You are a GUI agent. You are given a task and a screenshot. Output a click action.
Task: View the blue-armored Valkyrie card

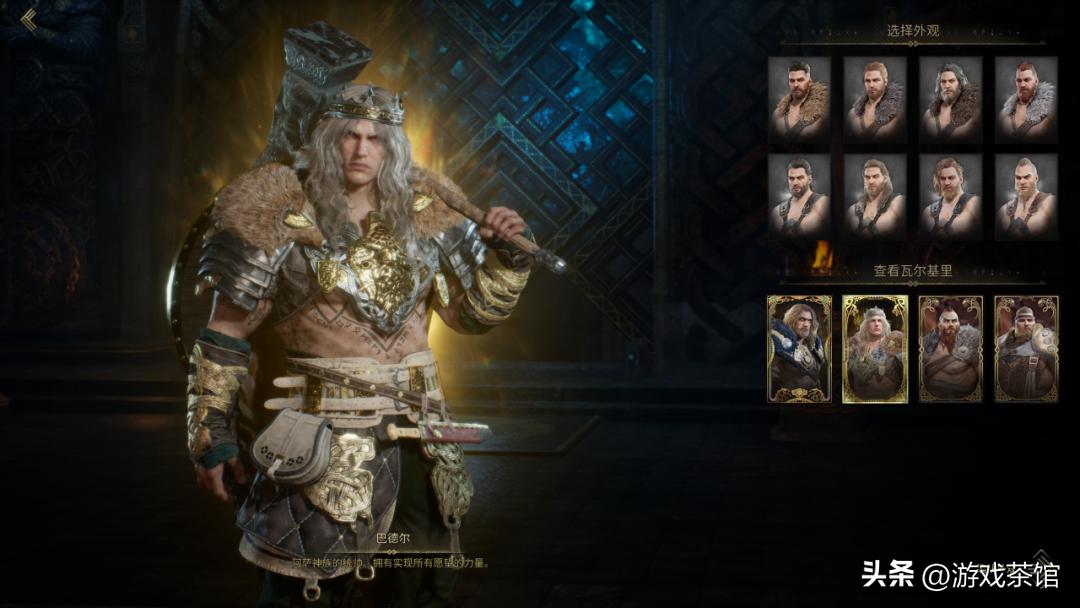799,348
